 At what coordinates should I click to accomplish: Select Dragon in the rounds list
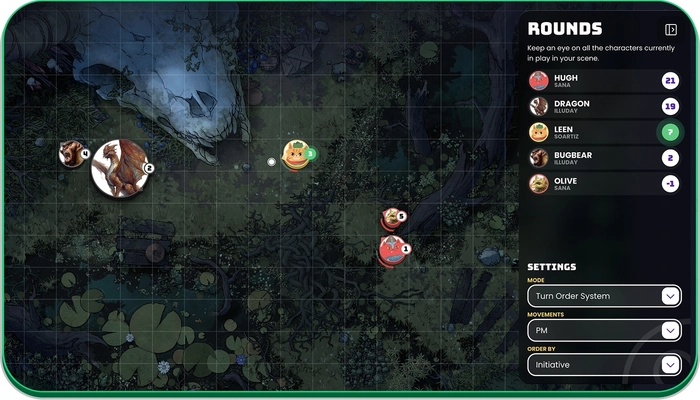[599, 106]
